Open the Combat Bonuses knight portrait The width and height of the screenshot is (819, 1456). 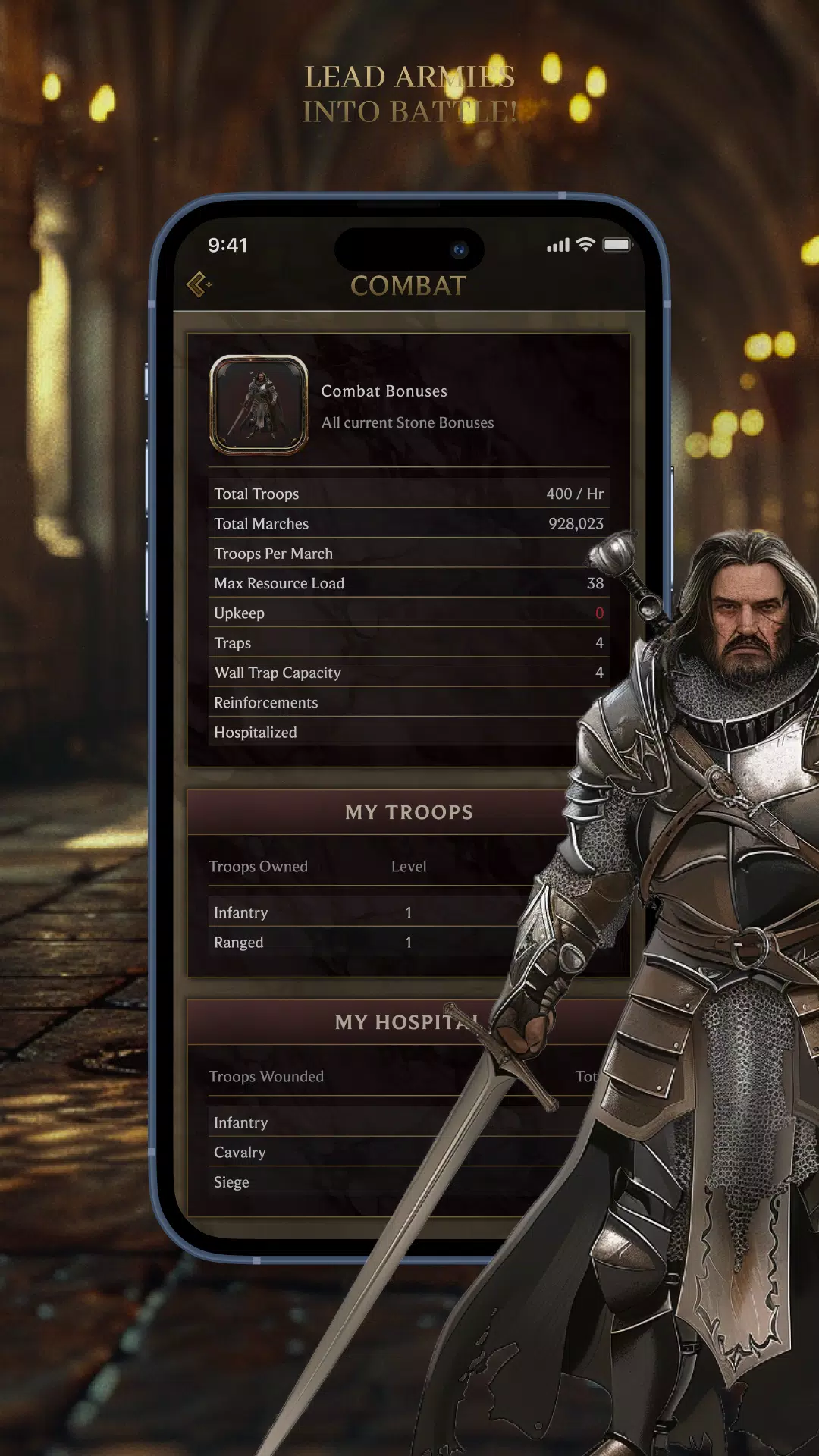click(x=259, y=405)
